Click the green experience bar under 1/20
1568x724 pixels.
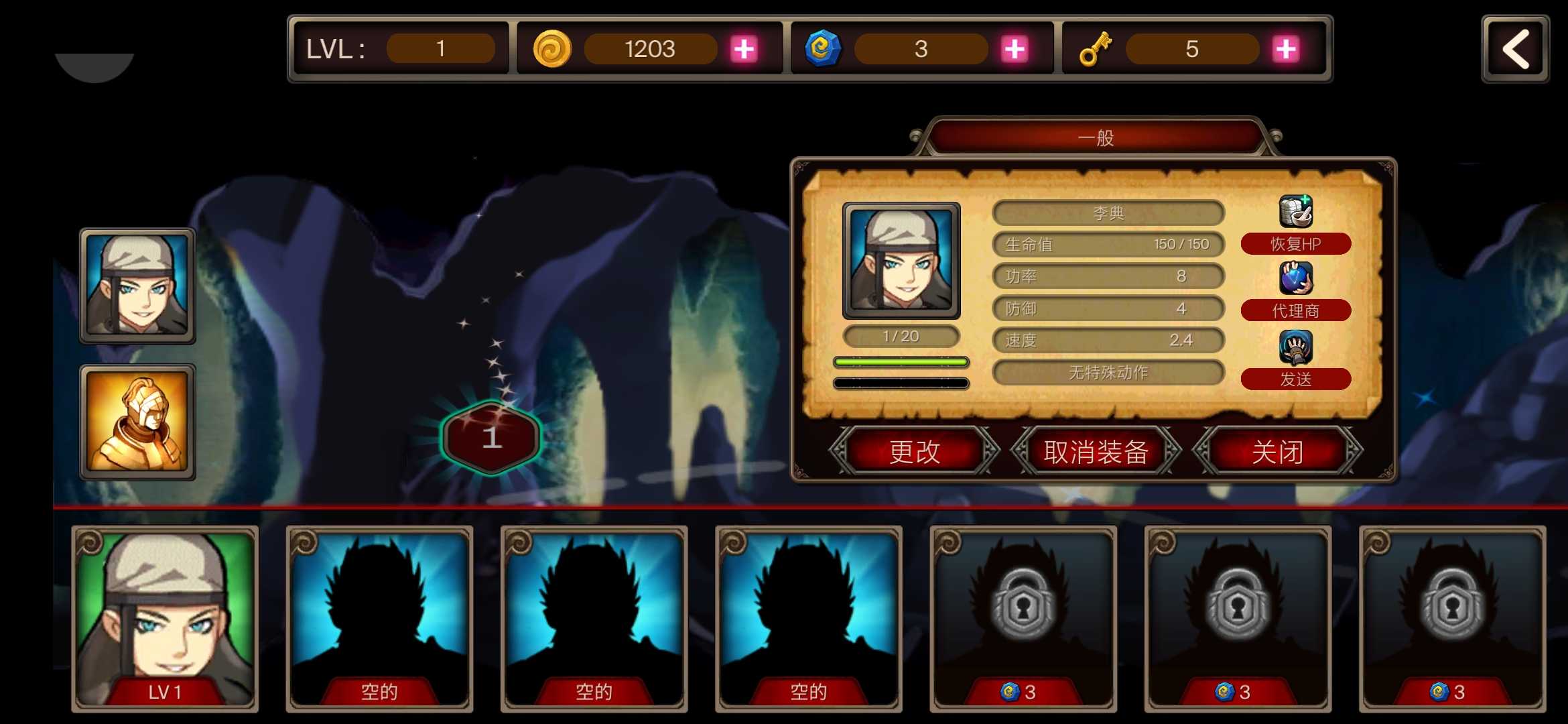(901, 362)
